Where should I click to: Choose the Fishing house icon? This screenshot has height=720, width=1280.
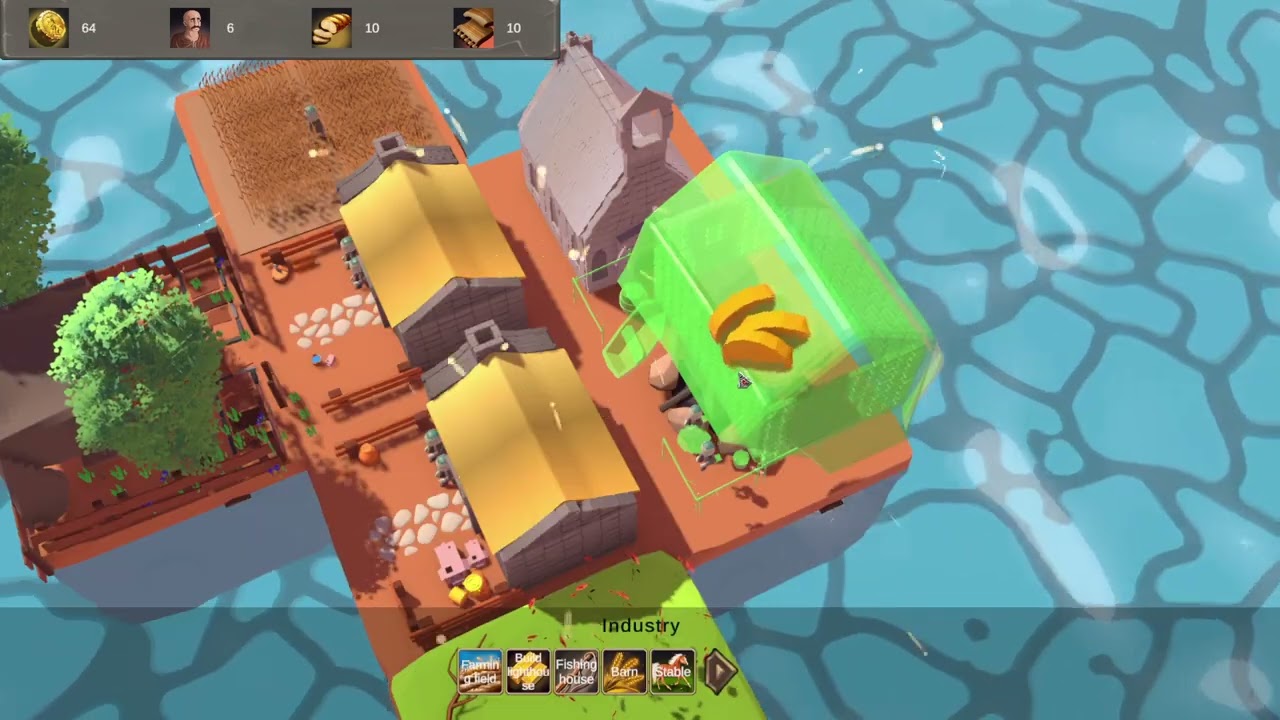576,671
